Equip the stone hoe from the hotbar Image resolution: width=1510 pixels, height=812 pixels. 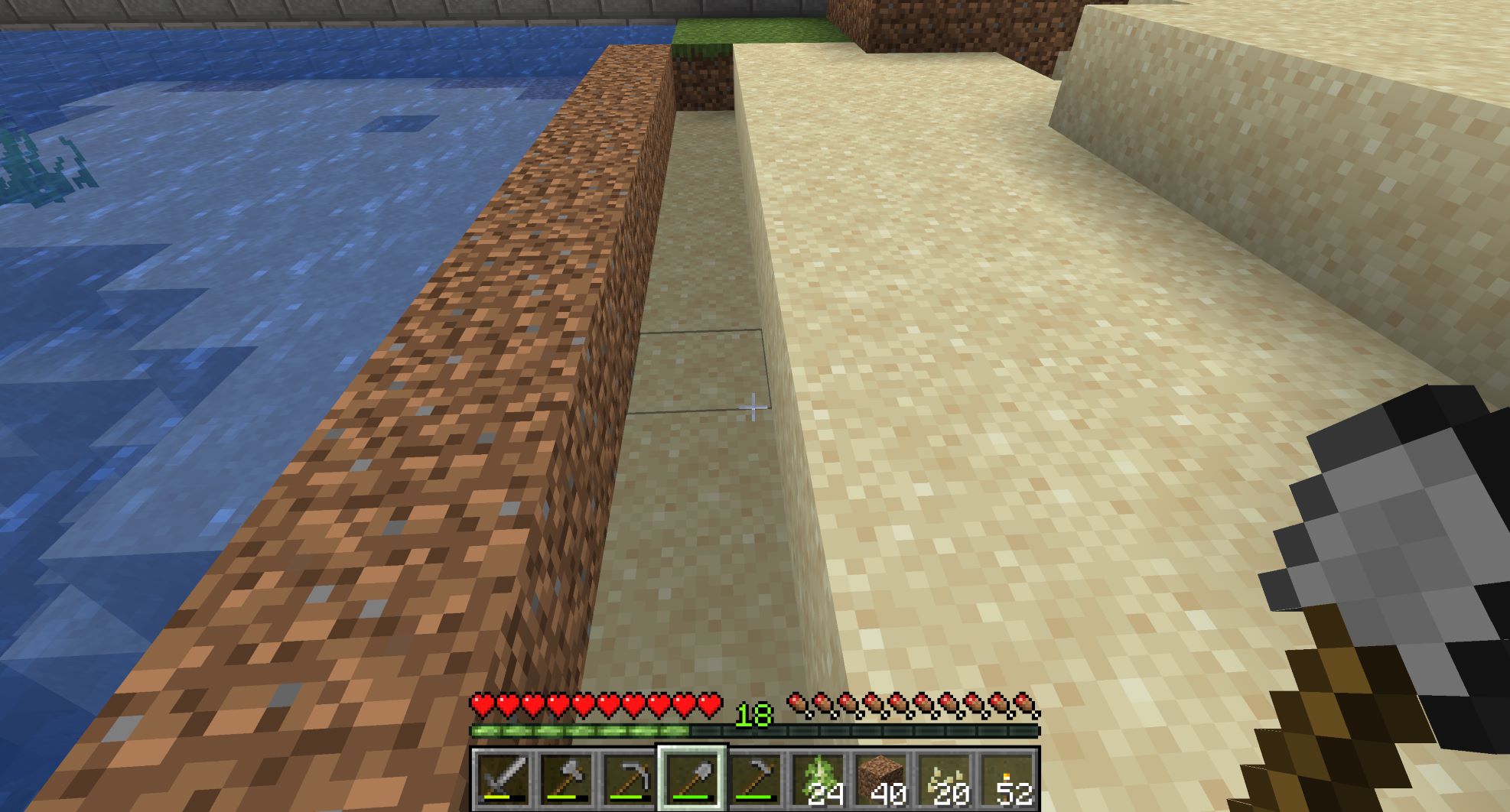(755, 780)
